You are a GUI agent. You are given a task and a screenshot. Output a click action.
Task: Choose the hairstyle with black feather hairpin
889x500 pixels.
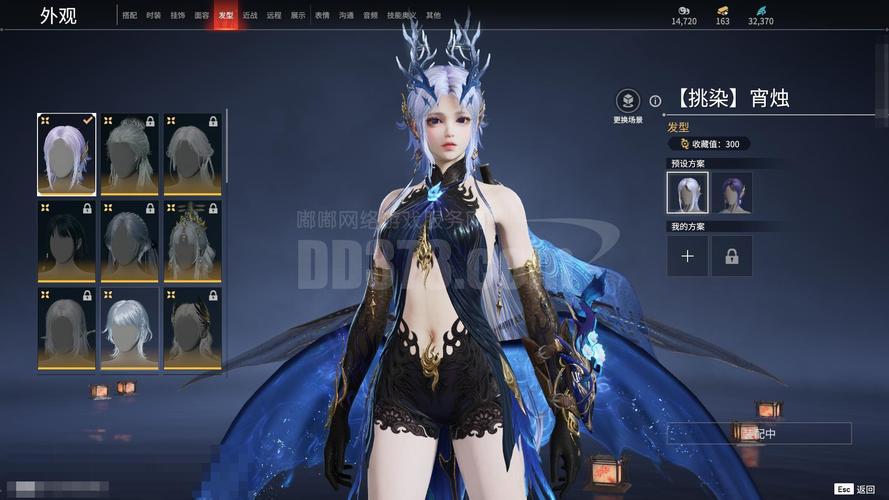pos(192,327)
